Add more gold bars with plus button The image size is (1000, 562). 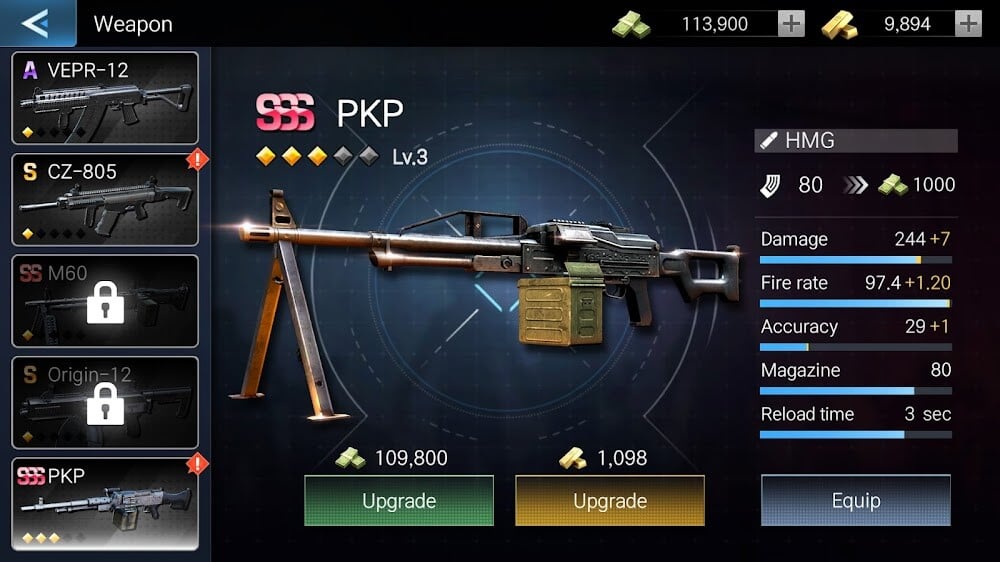(x=968, y=24)
